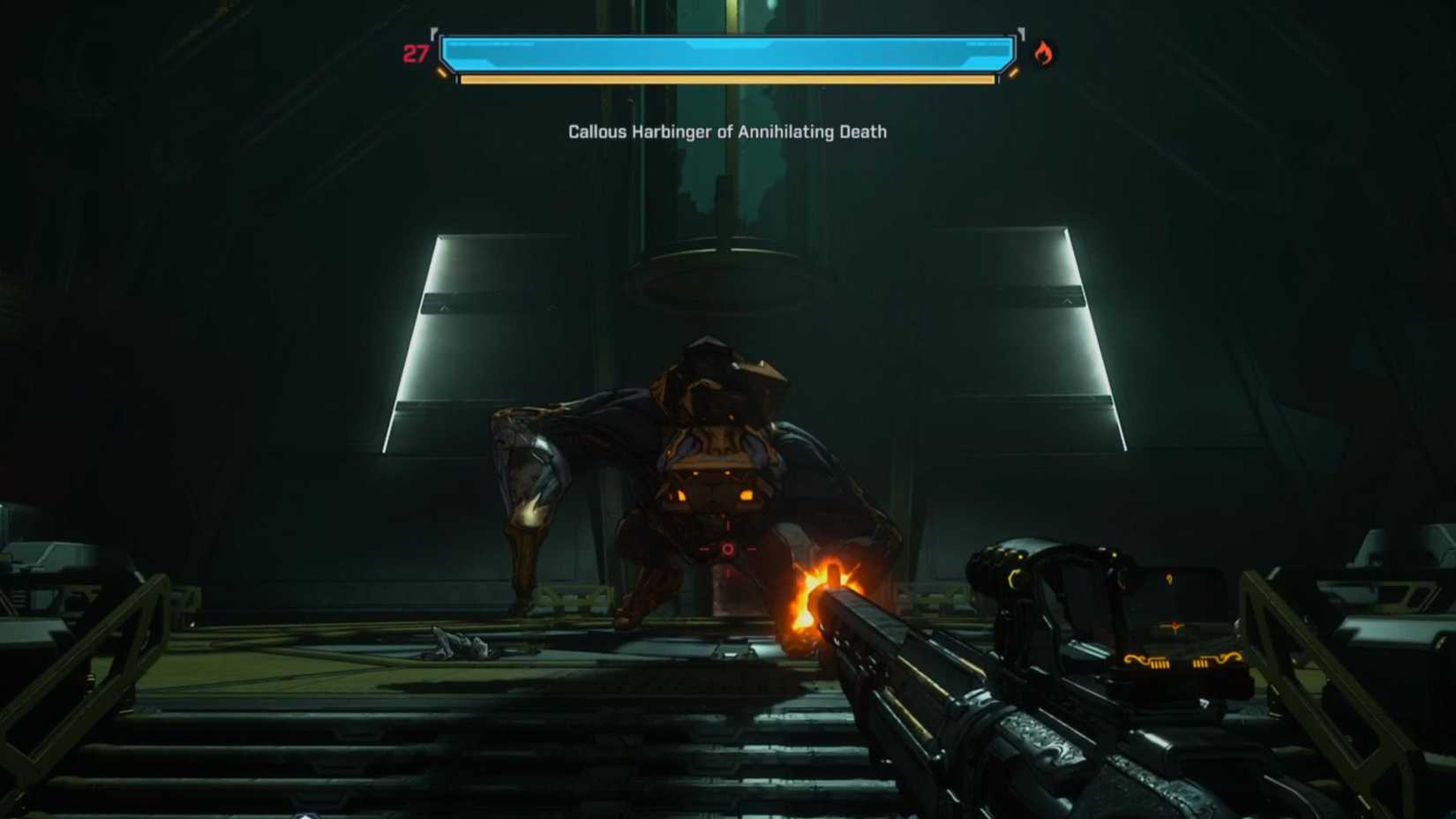Viewport: 1456px width, 819px height.
Task: Select the boss name Callous Harbinger of Annihilating Death
Action: (726, 131)
